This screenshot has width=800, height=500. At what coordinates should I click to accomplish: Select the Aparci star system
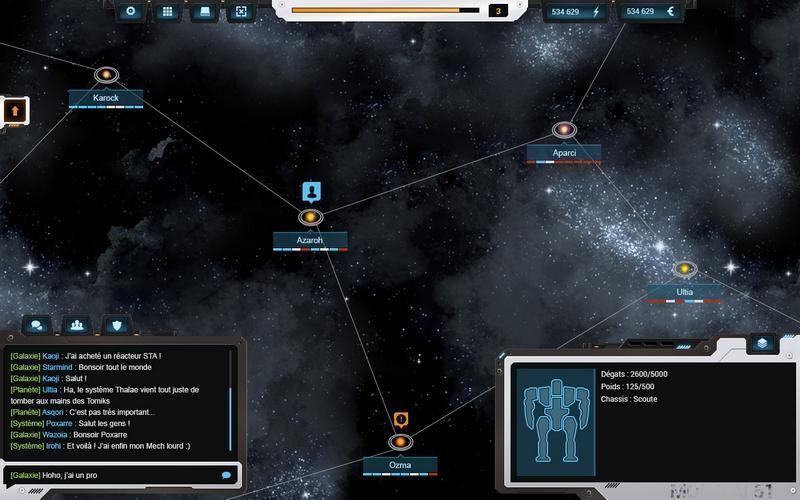(564, 130)
